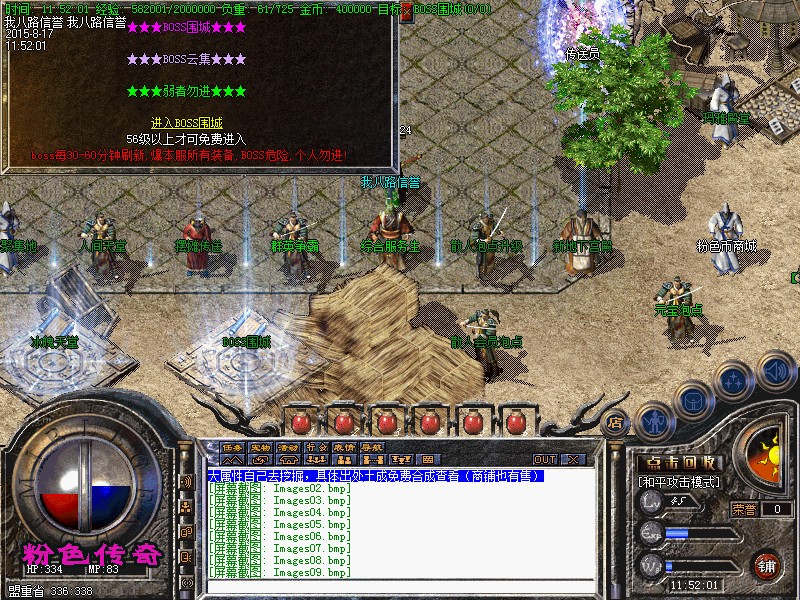Click the OUT button on chat panel

(545, 459)
